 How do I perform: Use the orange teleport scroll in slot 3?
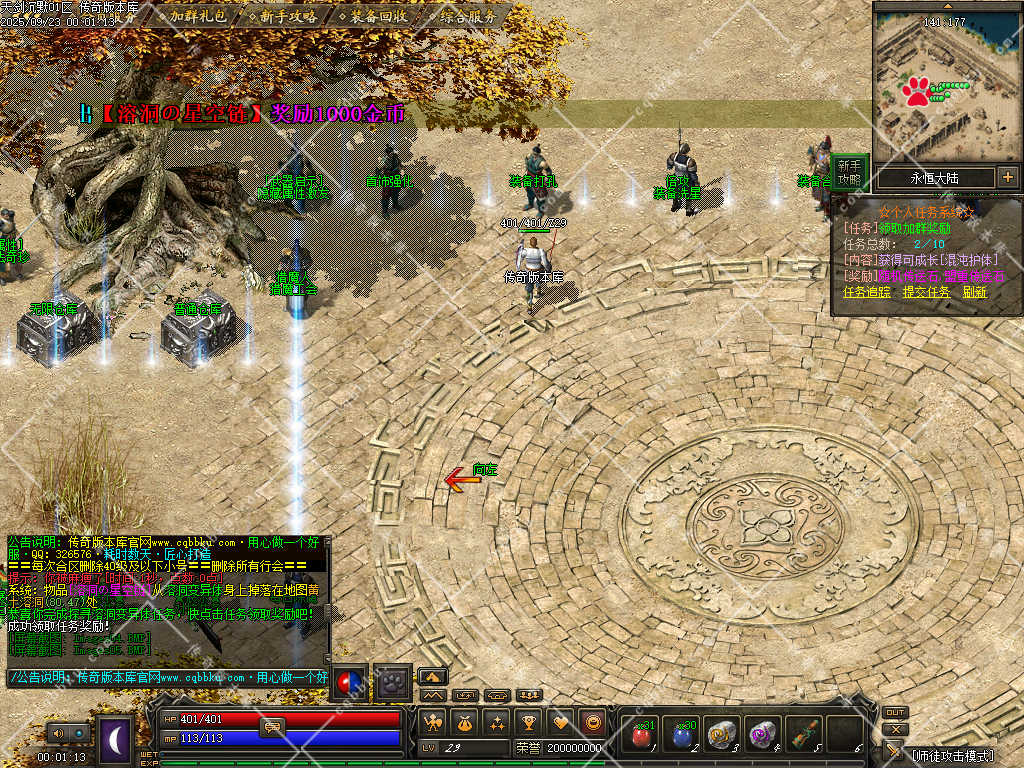click(x=720, y=735)
